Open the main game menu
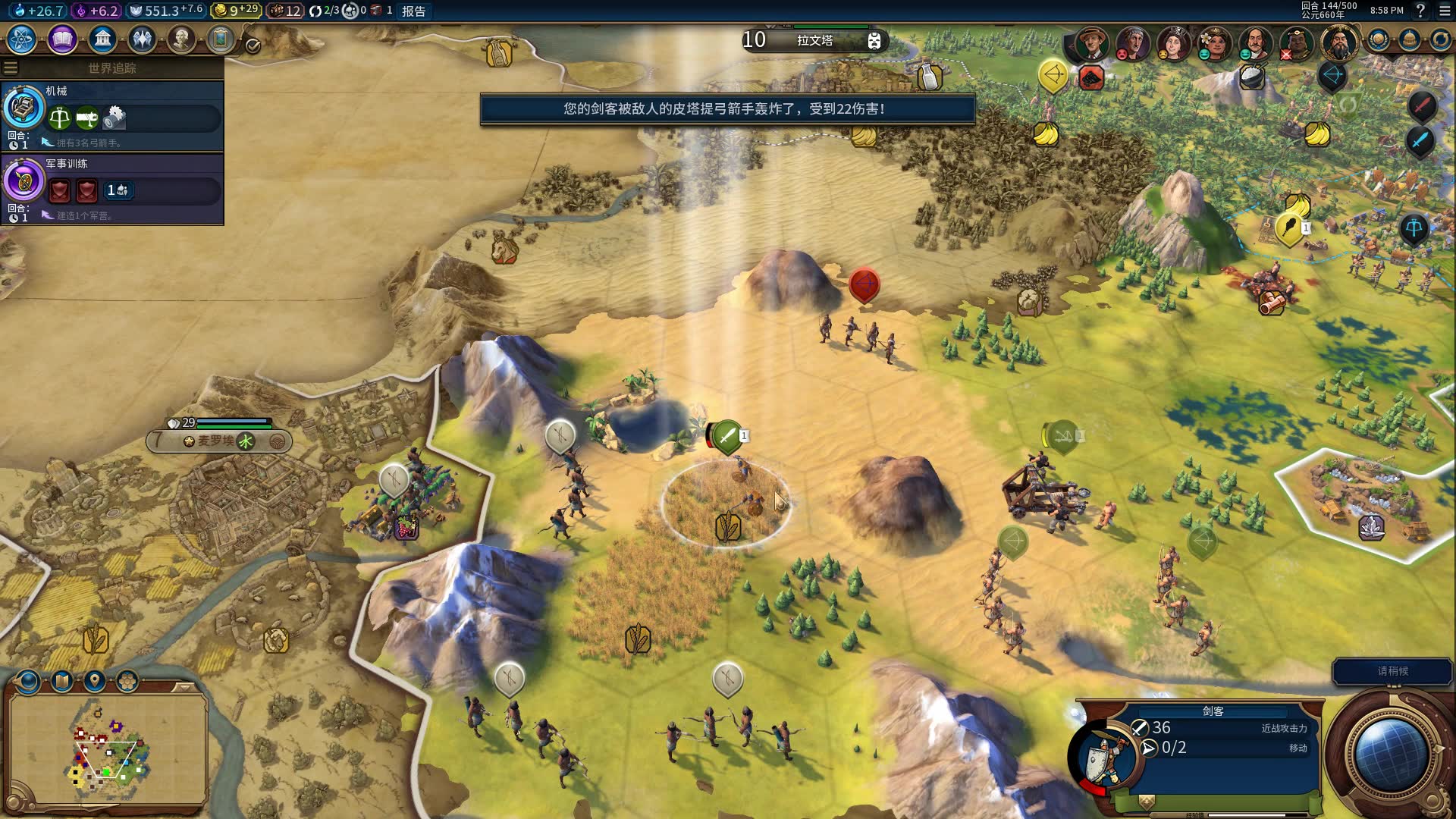Viewport: 1456px width, 819px height. (1445, 11)
